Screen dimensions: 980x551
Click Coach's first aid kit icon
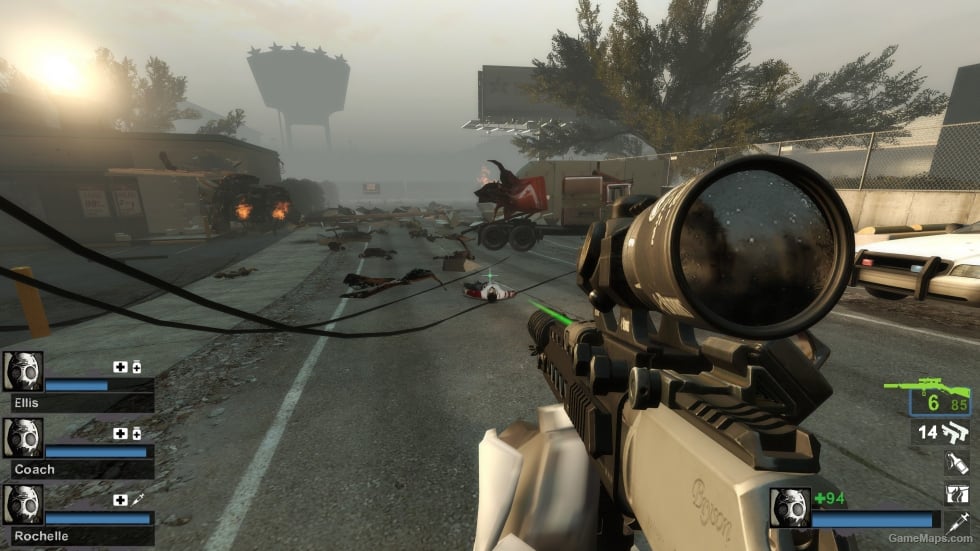pos(120,433)
